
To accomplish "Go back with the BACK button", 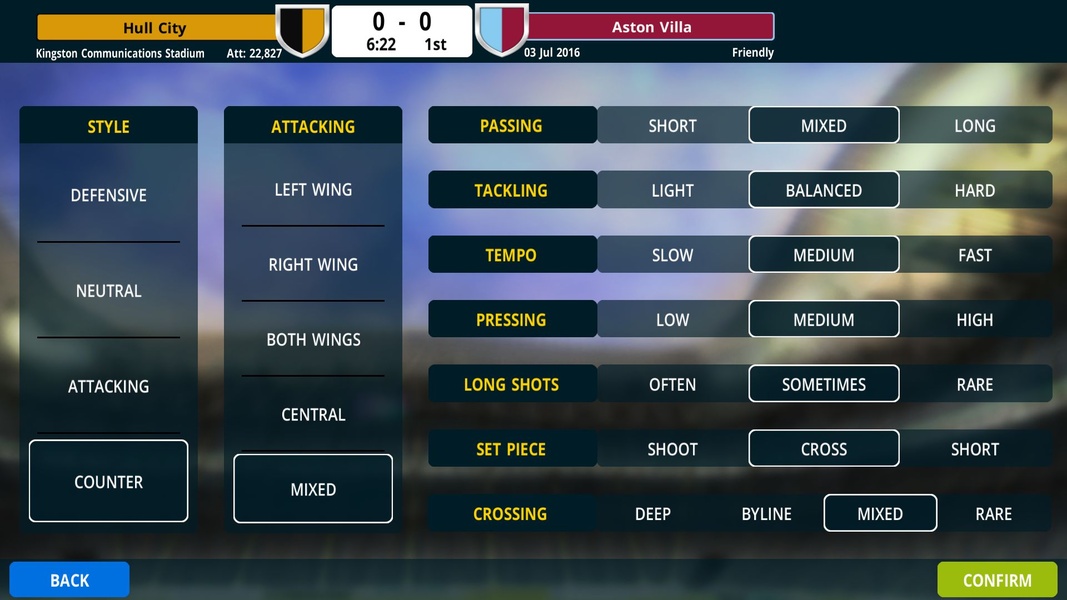I will (x=70, y=580).
